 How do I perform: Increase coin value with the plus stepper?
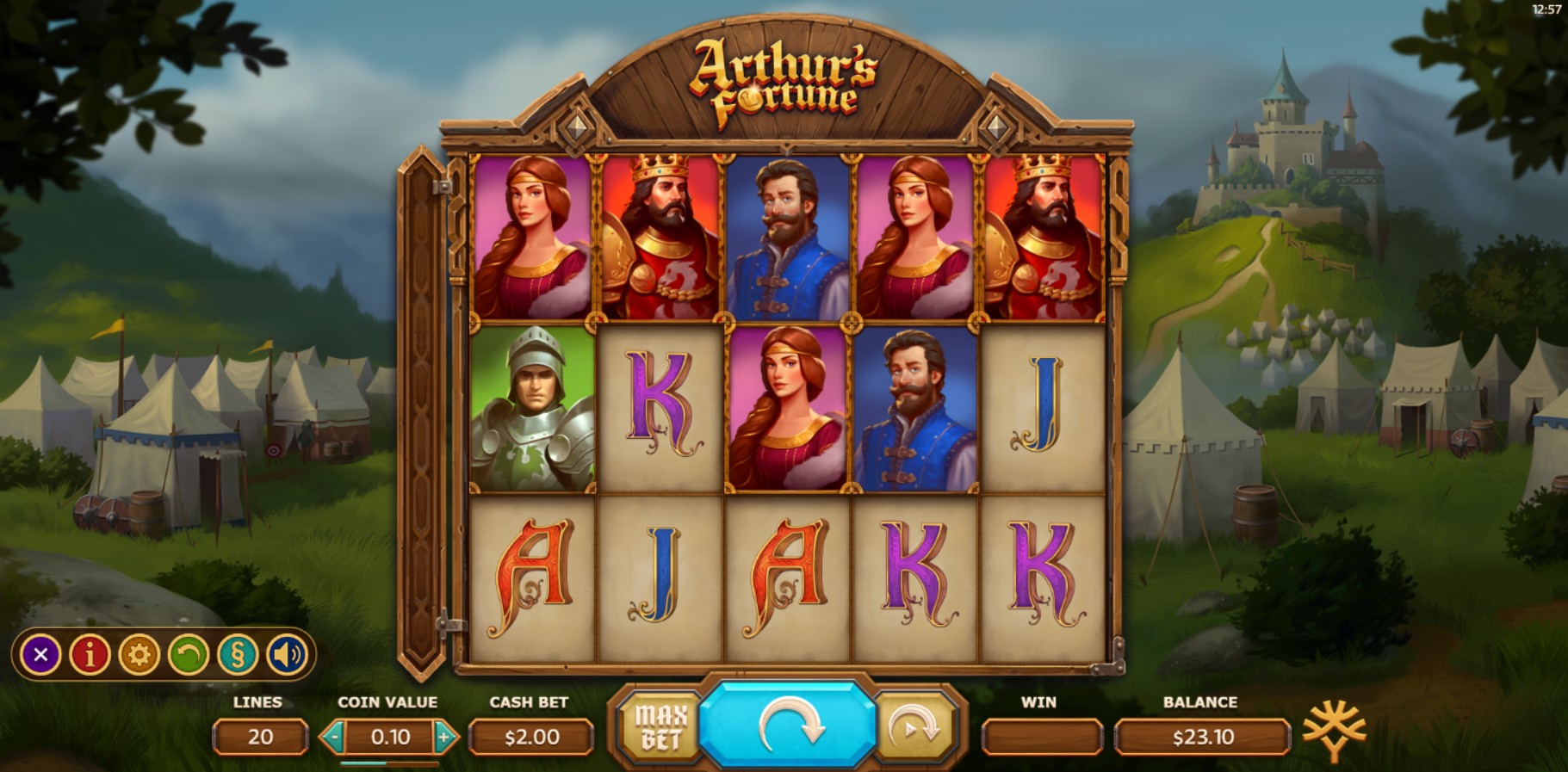tap(444, 737)
